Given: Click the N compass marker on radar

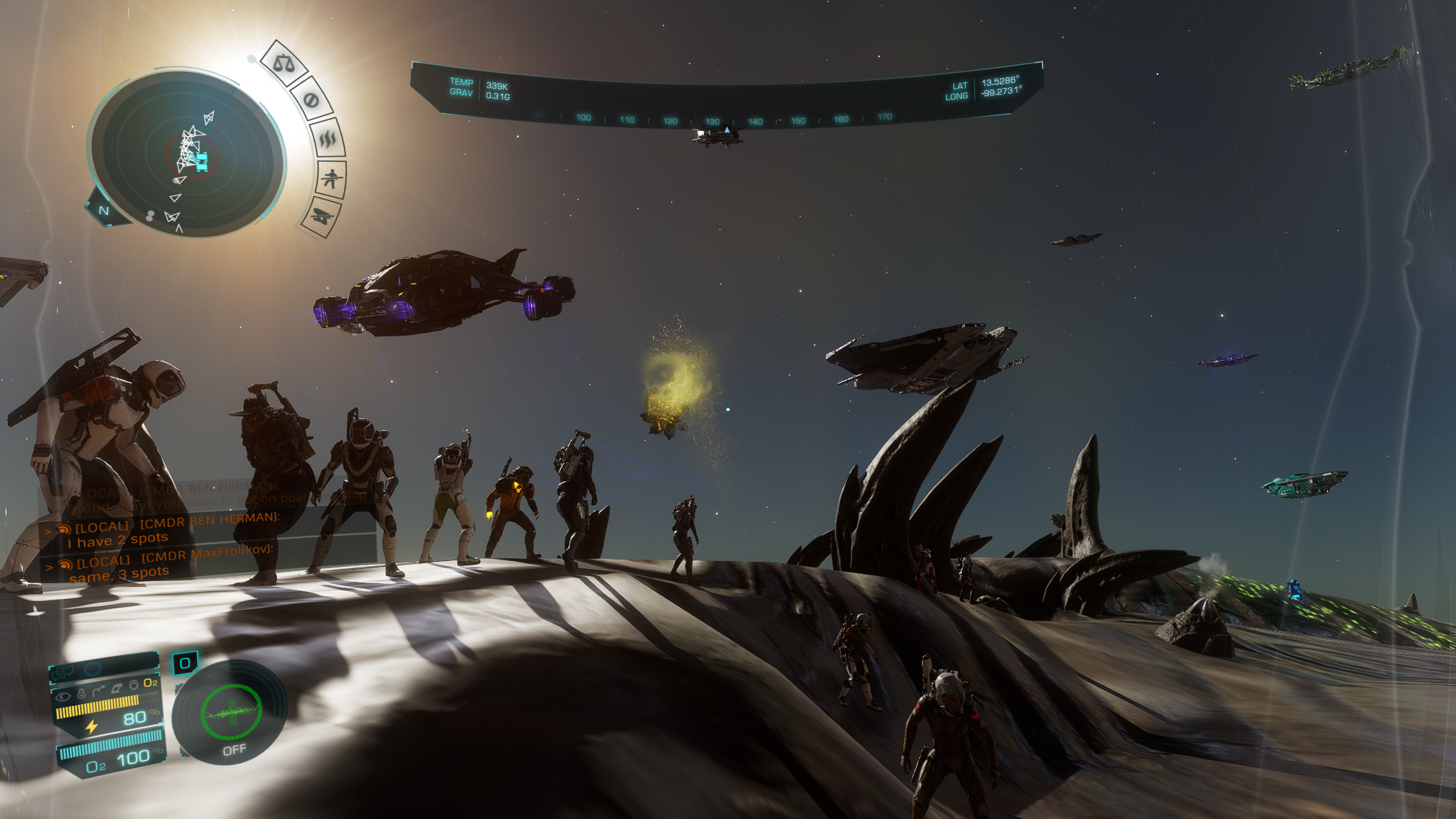Looking at the screenshot, I should (104, 210).
